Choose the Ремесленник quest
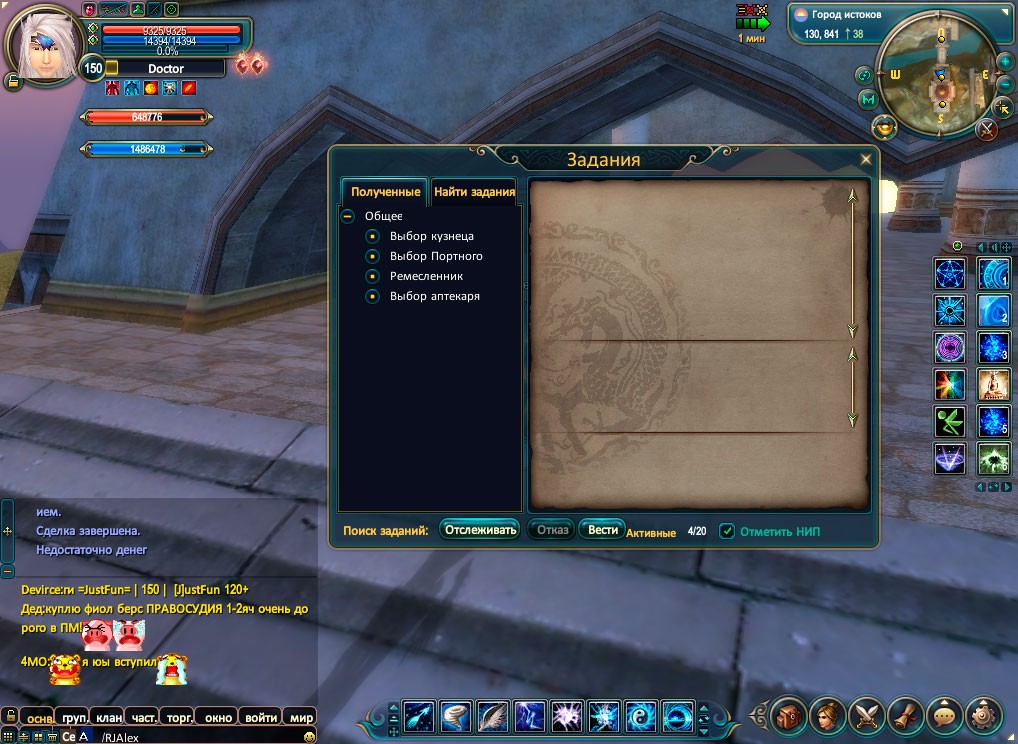 (x=426, y=276)
